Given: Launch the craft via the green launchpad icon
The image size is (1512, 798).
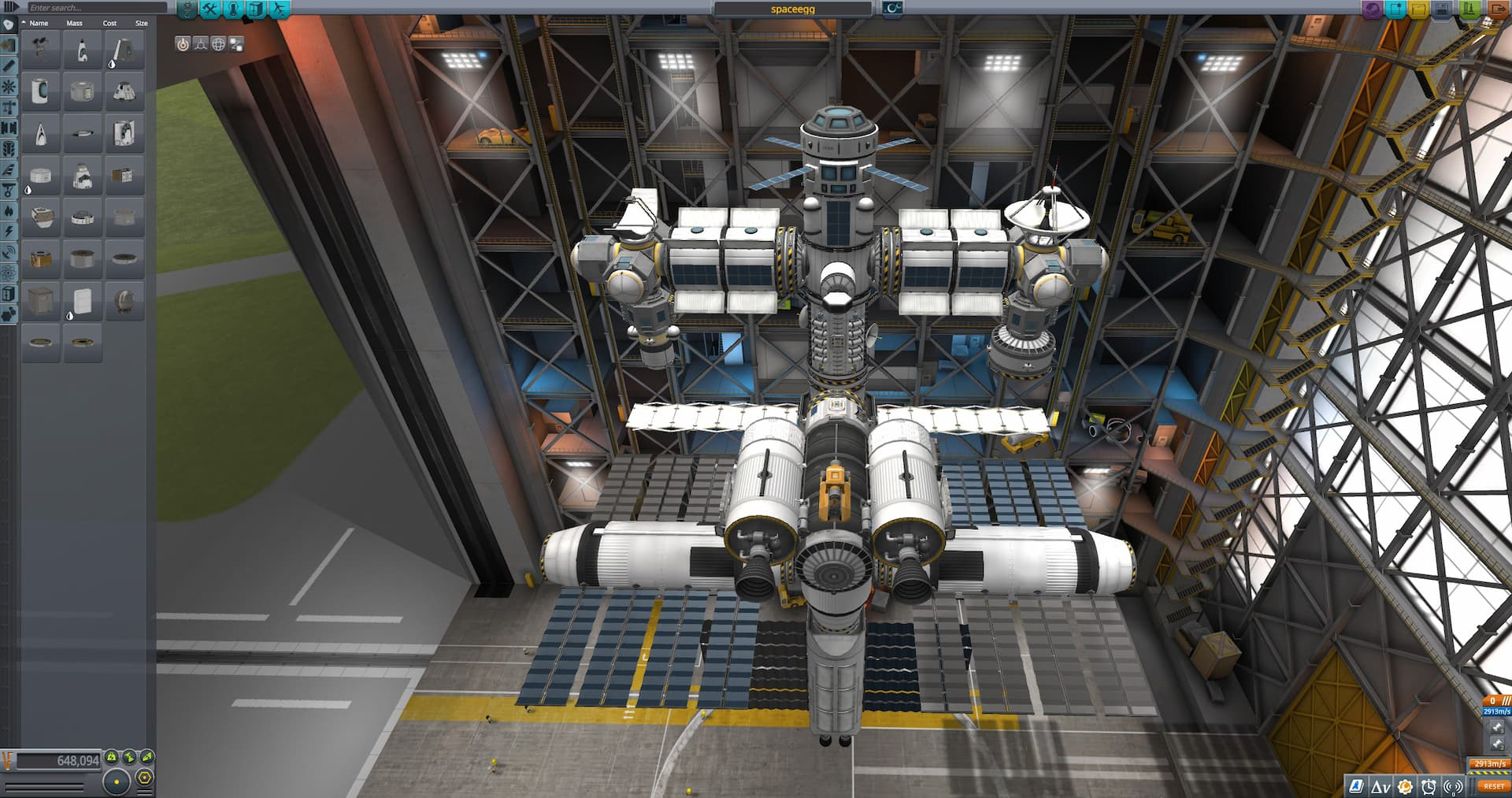Looking at the screenshot, I should [1468, 9].
